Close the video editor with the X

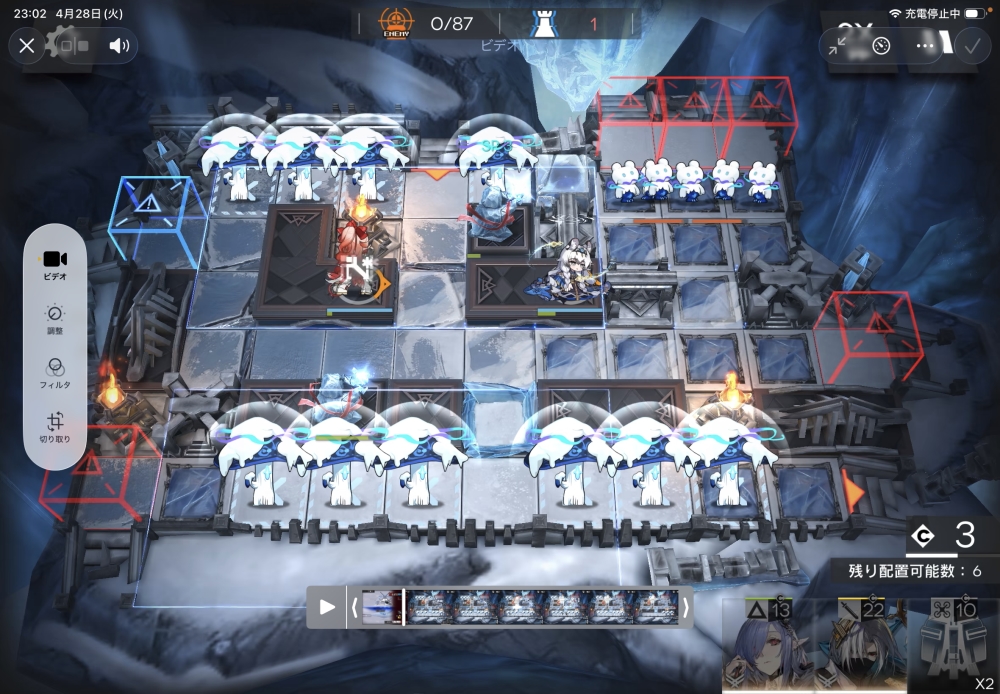tap(27, 45)
